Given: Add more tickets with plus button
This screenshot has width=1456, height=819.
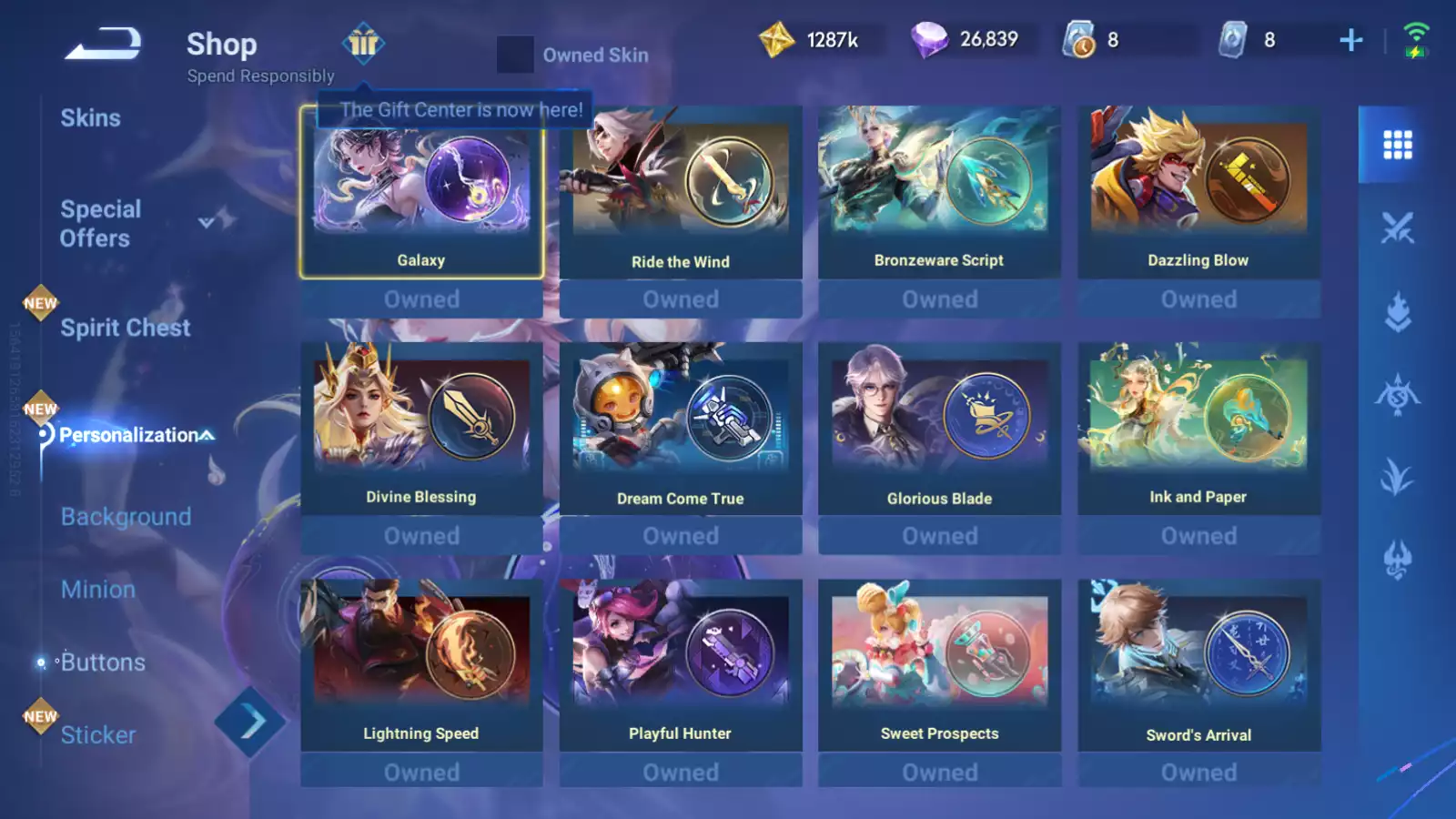Looking at the screenshot, I should [1350, 40].
